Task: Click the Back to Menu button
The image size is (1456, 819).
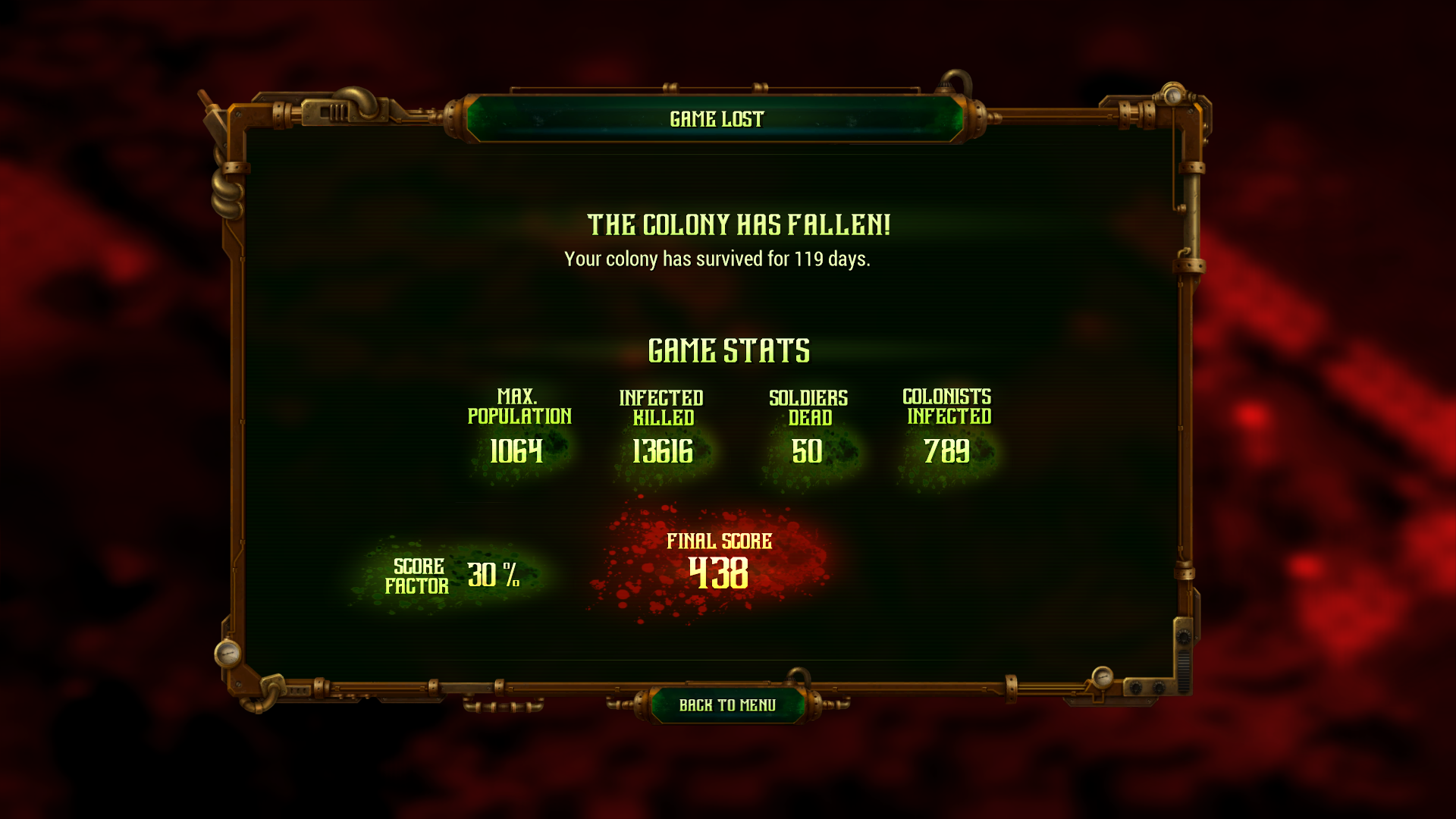Action: point(727,705)
